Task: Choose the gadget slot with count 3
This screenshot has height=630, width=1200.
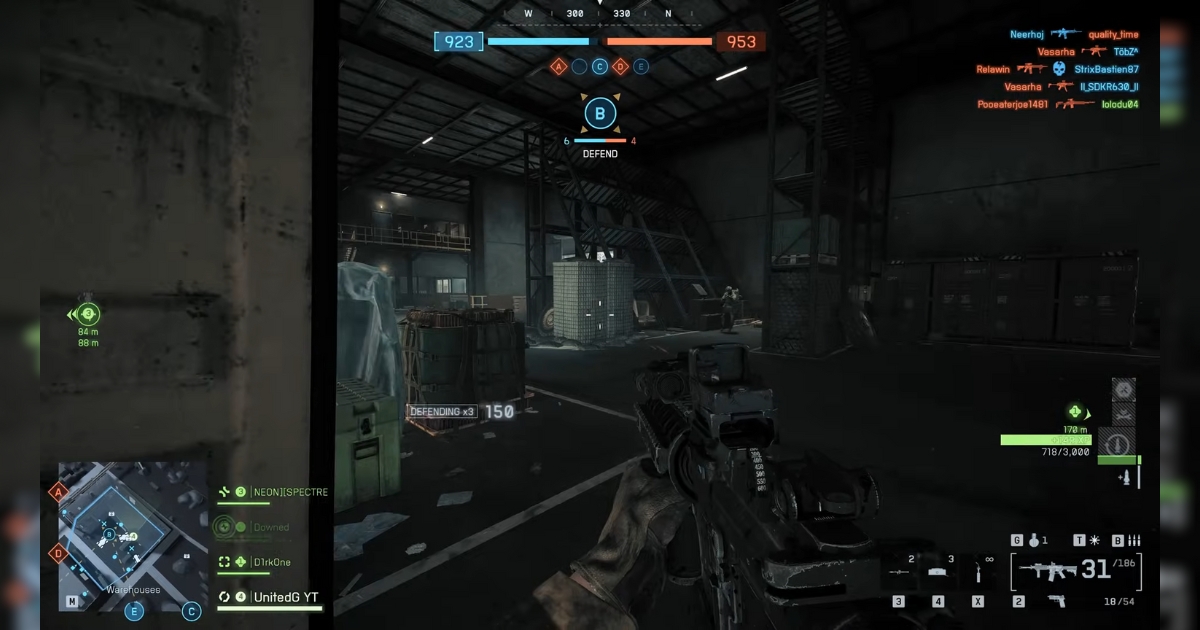Action: tap(938, 570)
